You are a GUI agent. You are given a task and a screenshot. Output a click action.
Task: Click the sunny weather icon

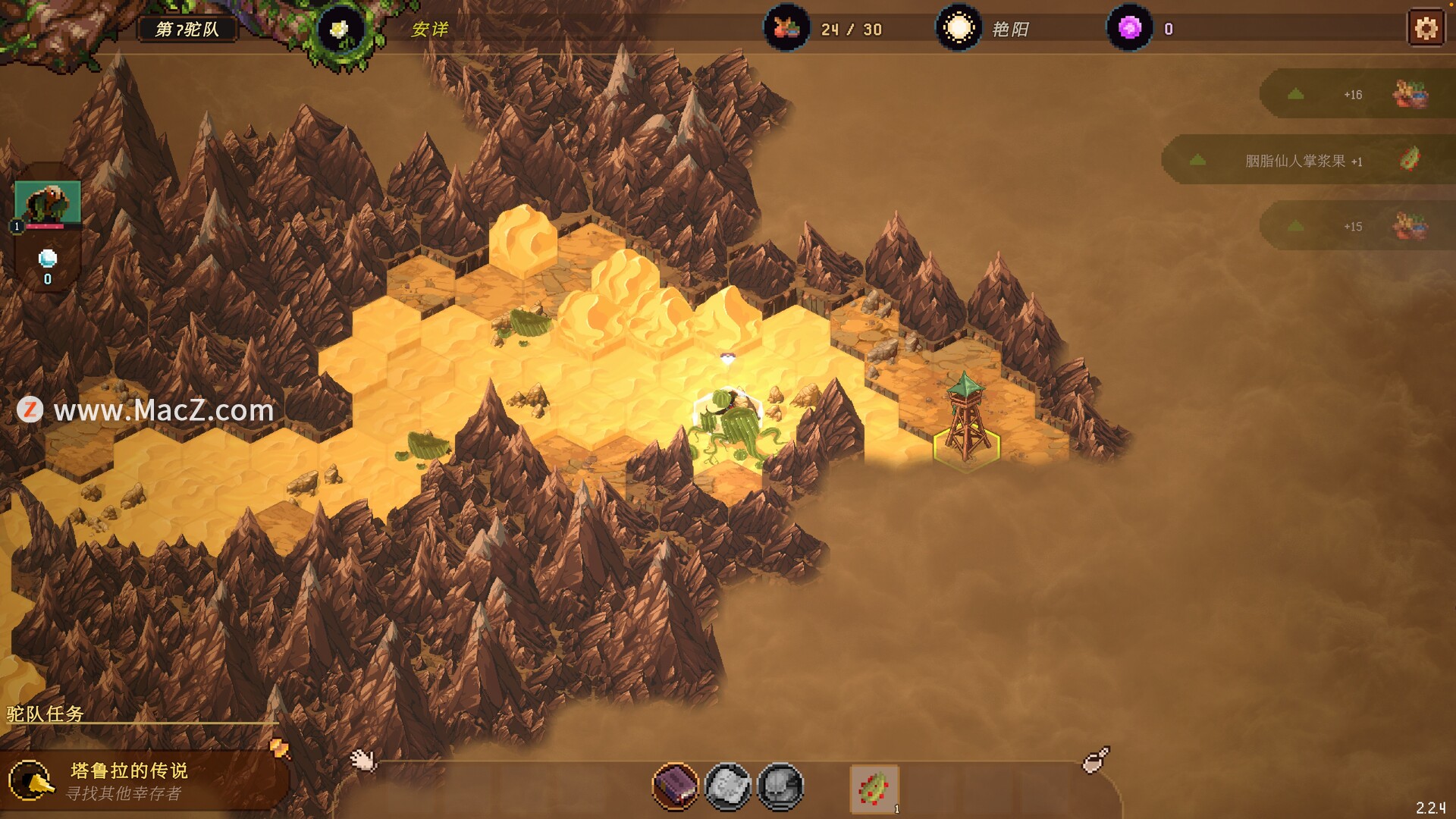(959, 29)
